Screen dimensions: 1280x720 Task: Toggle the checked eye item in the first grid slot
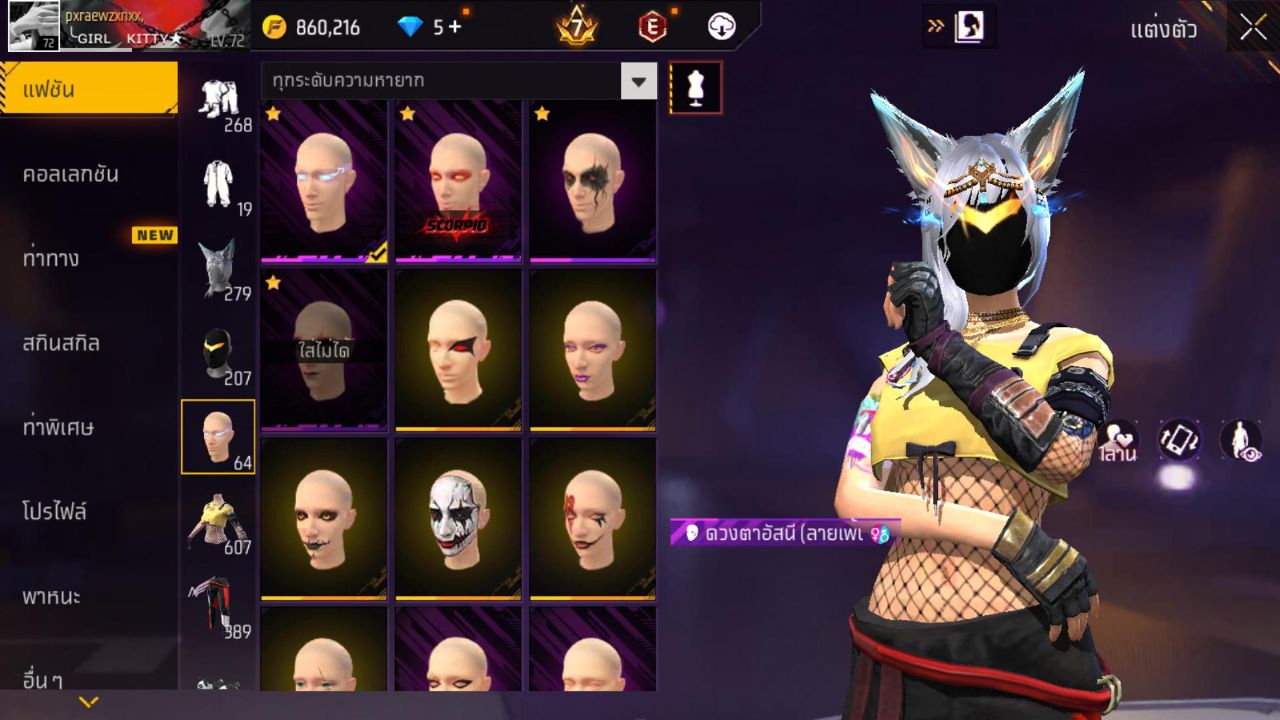click(322, 180)
